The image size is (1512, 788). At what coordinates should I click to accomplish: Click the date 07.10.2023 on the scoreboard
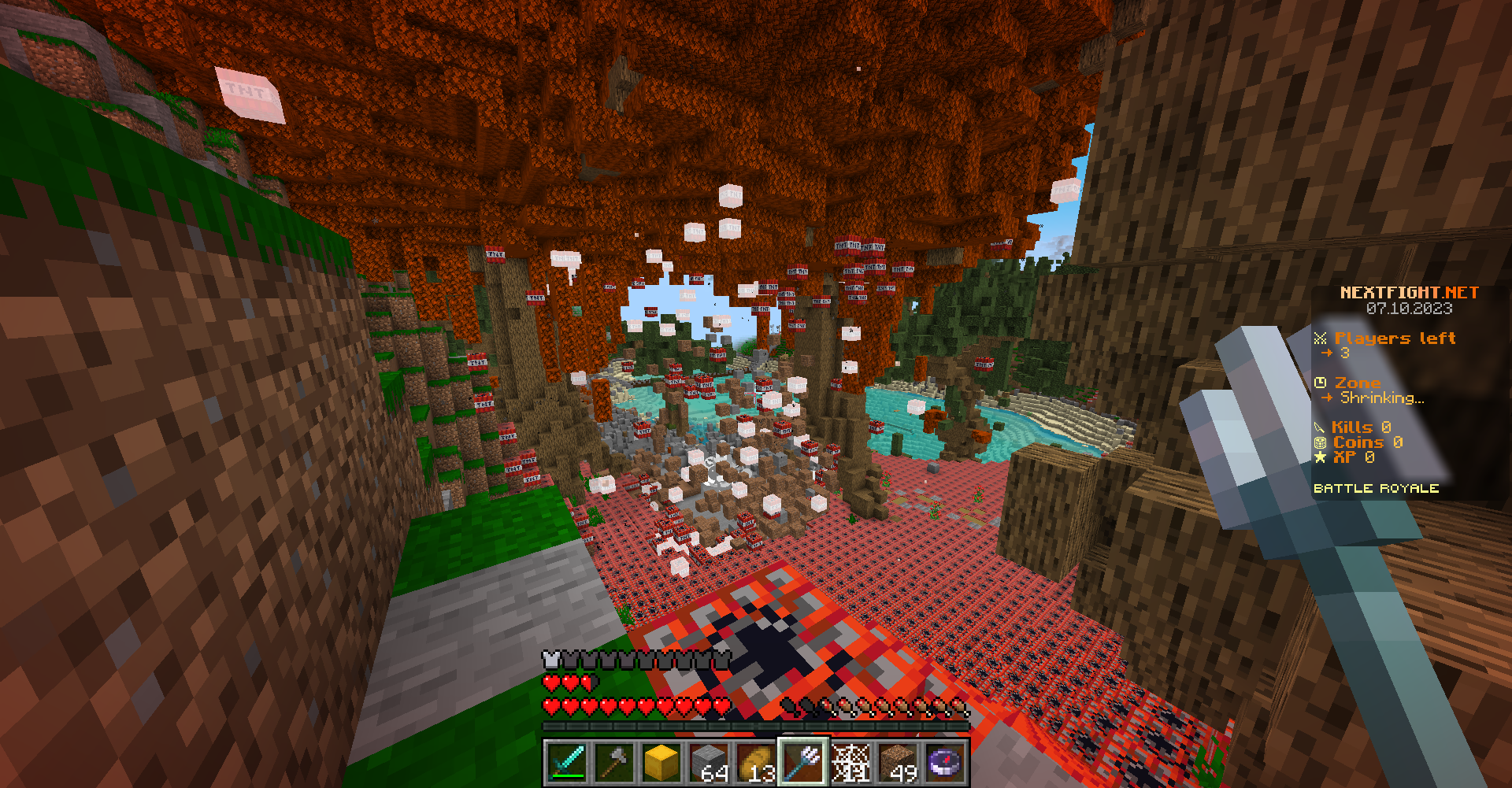[1409, 309]
